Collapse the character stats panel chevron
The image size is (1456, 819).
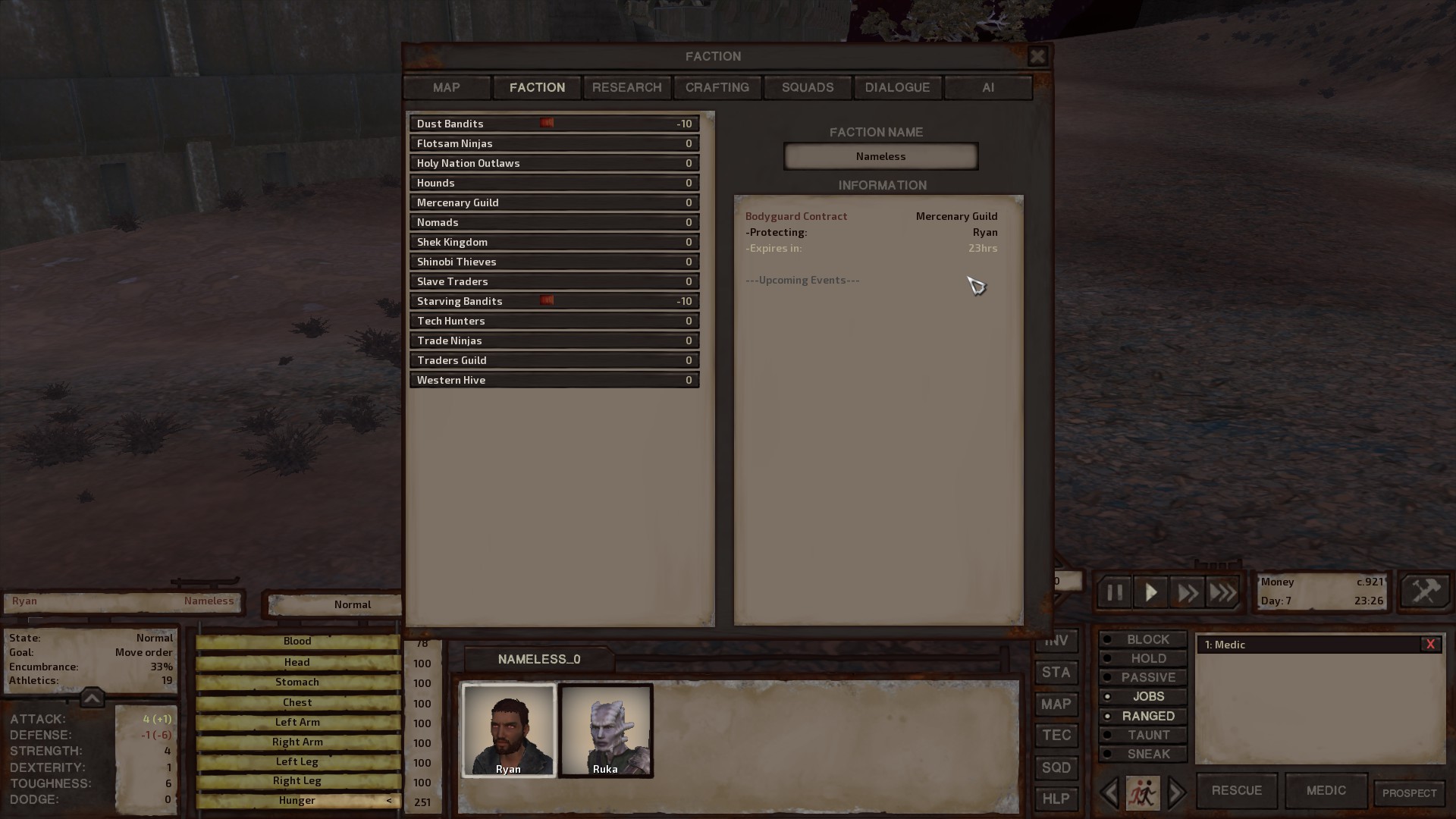pyautogui.click(x=92, y=698)
